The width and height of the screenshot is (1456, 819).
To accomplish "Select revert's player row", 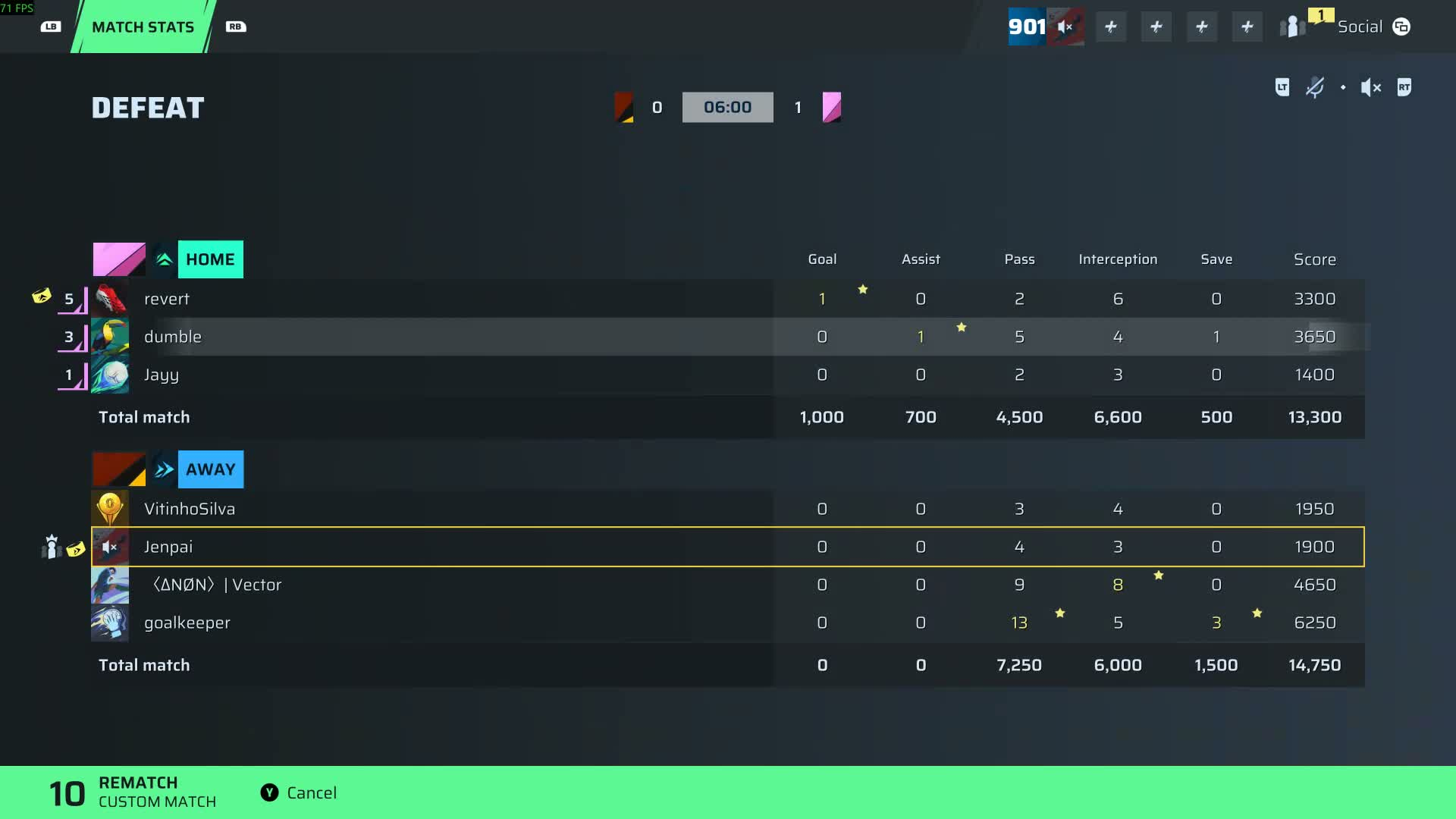I will (432, 299).
